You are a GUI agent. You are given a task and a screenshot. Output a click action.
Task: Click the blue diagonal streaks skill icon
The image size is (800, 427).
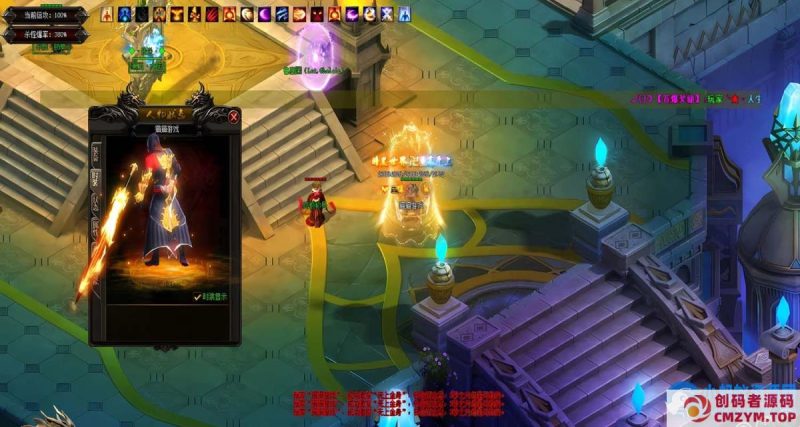(281, 15)
